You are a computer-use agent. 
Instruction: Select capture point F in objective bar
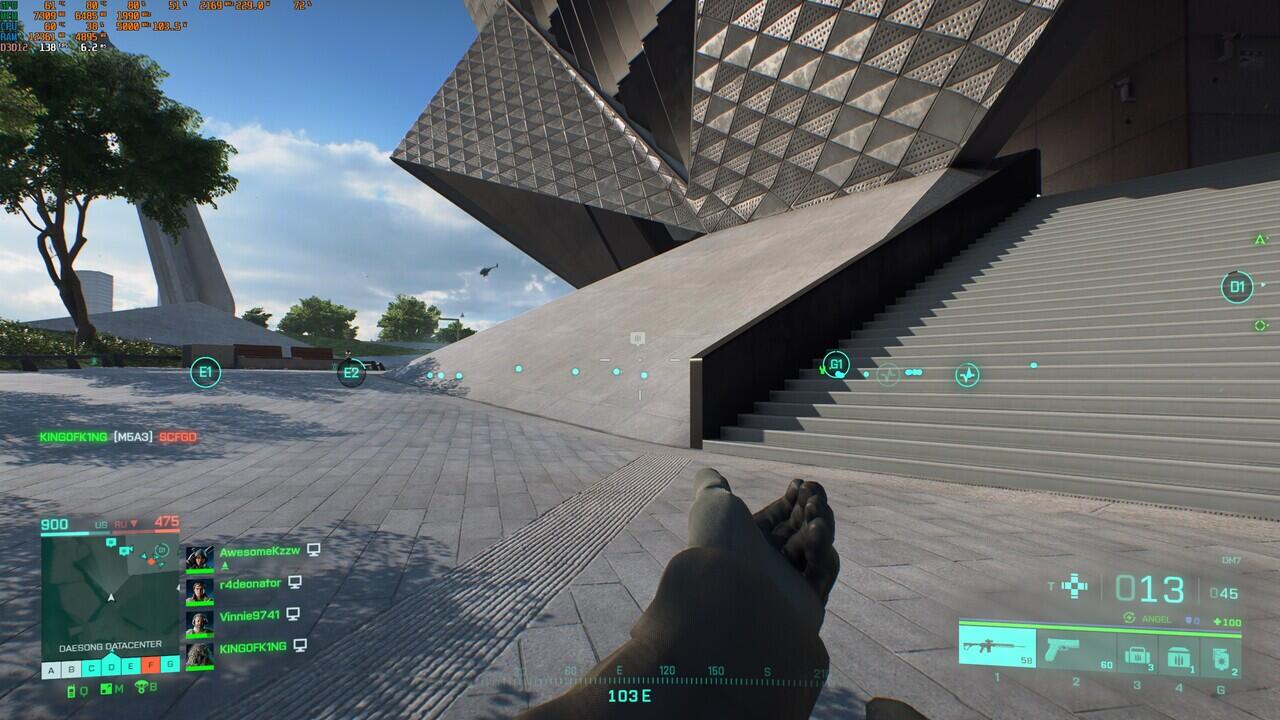coord(152,666)
